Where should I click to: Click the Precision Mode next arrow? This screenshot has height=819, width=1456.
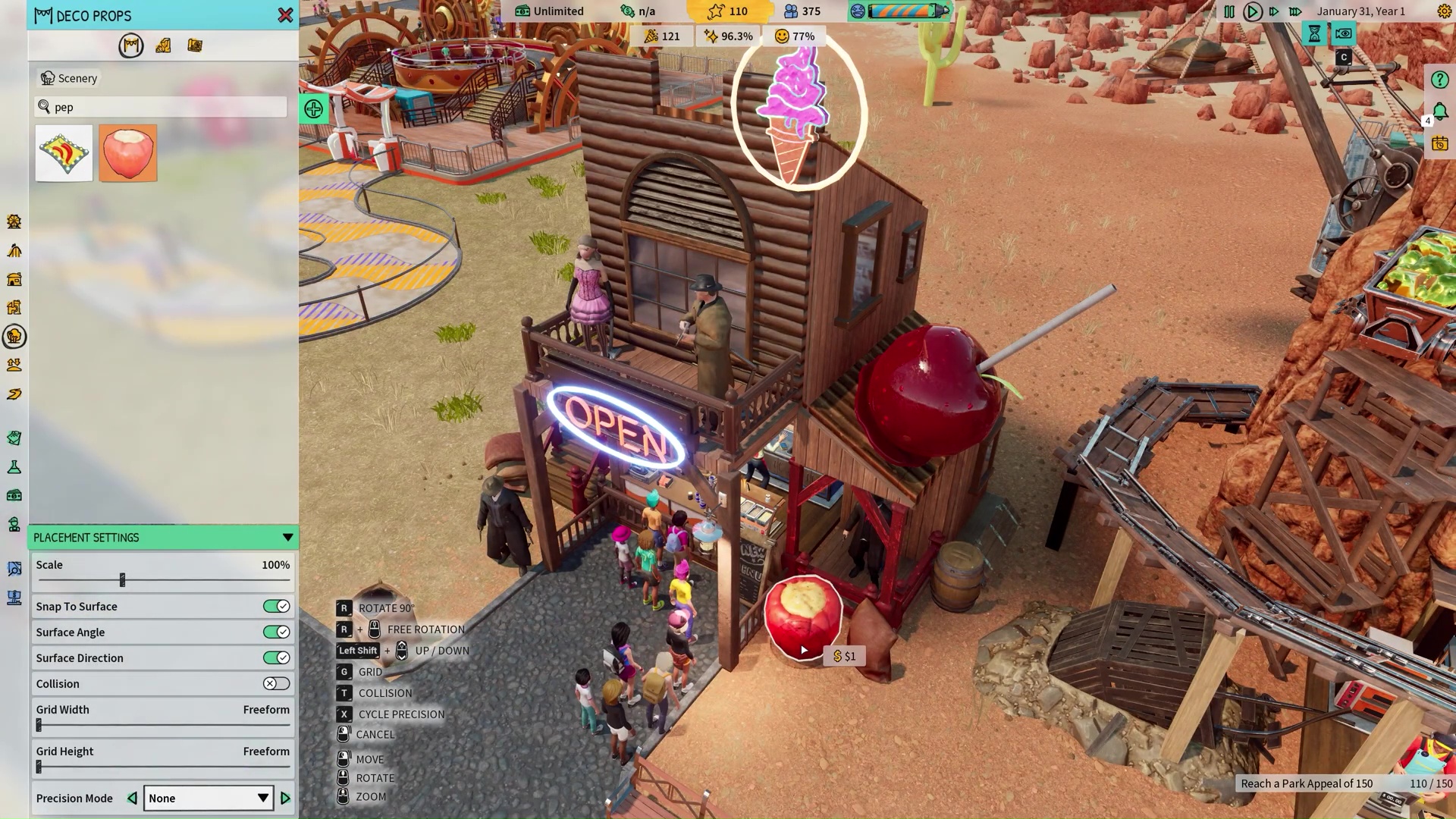pos(286,799)
